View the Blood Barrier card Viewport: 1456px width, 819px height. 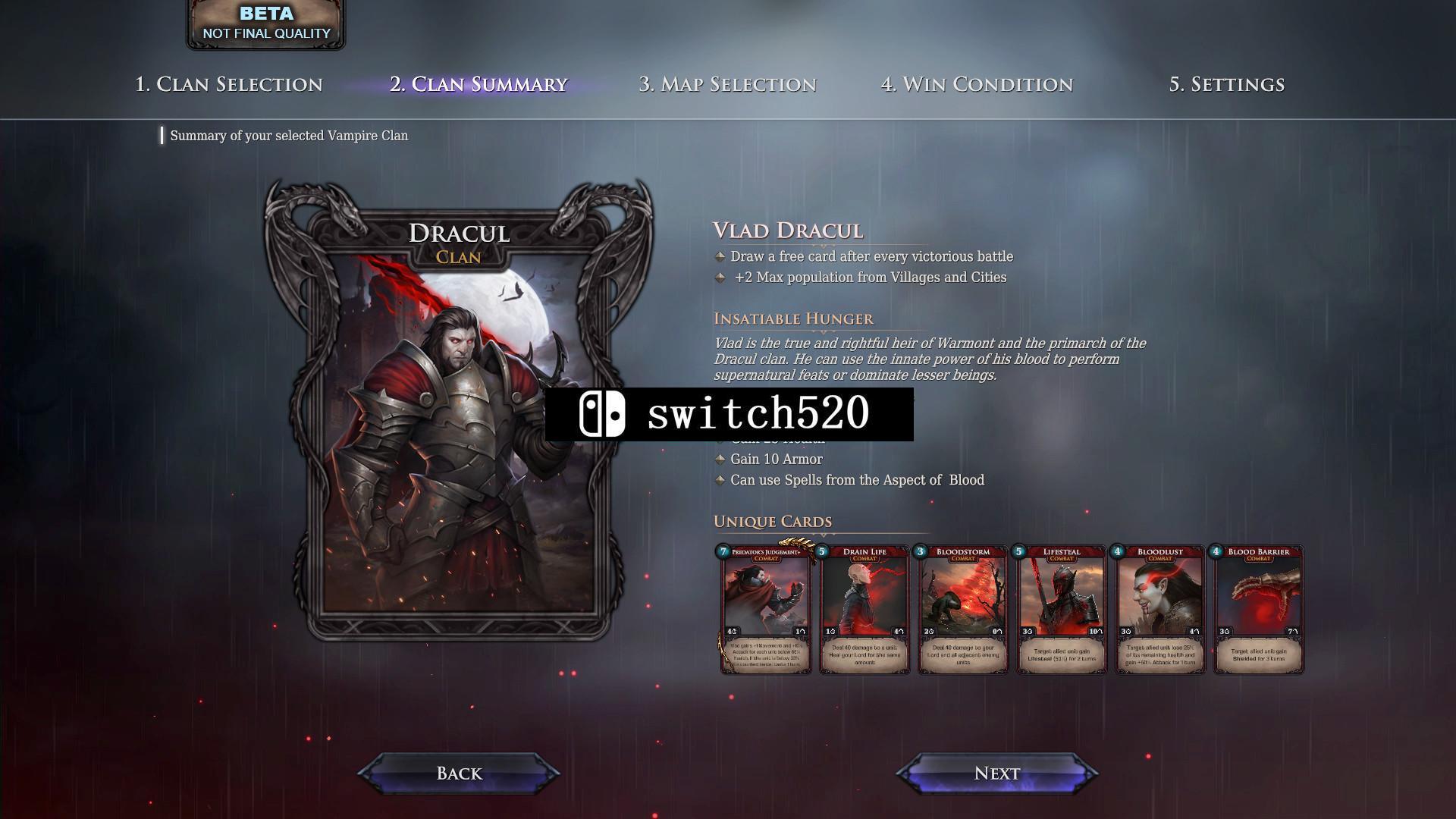(1259, 609)
